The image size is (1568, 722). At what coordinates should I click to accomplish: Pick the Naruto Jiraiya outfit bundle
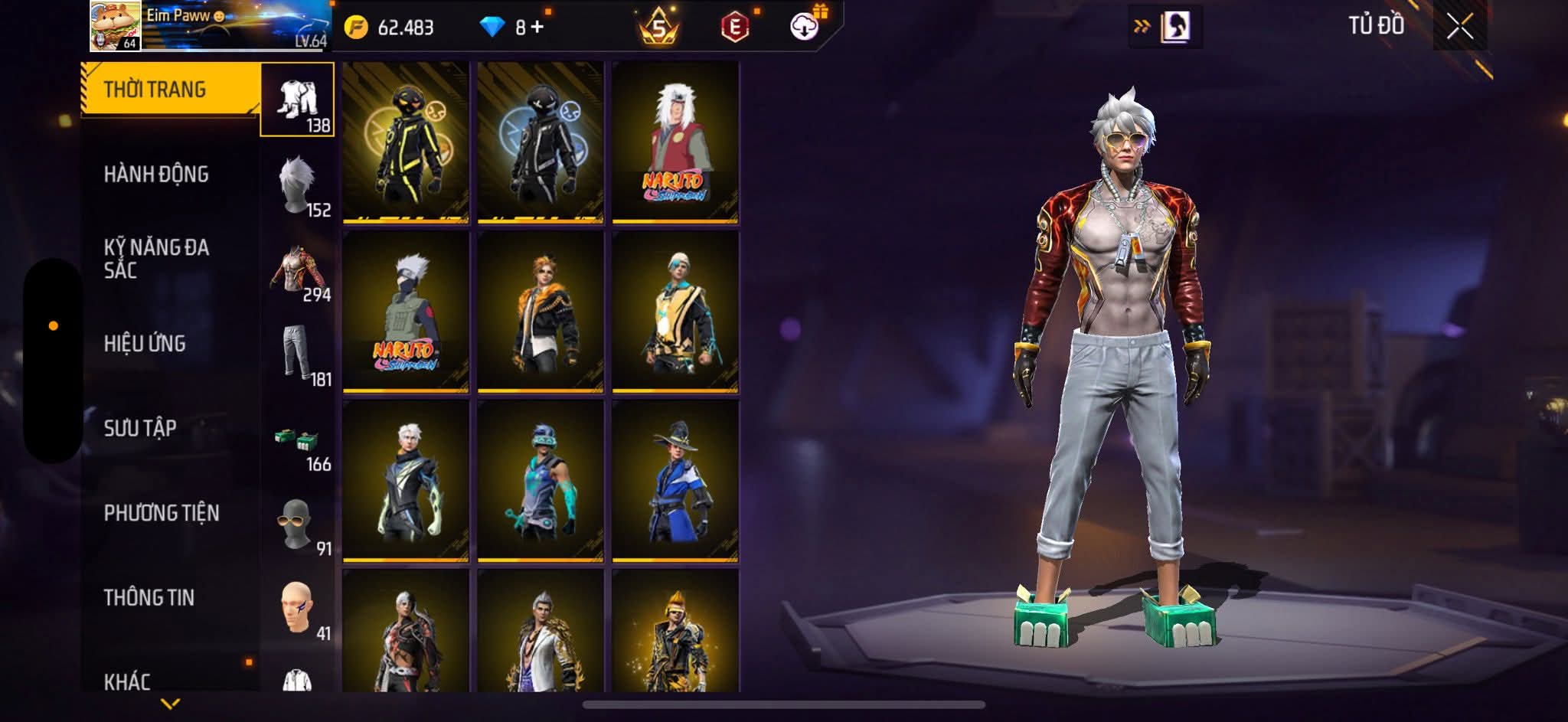[675, 142]
